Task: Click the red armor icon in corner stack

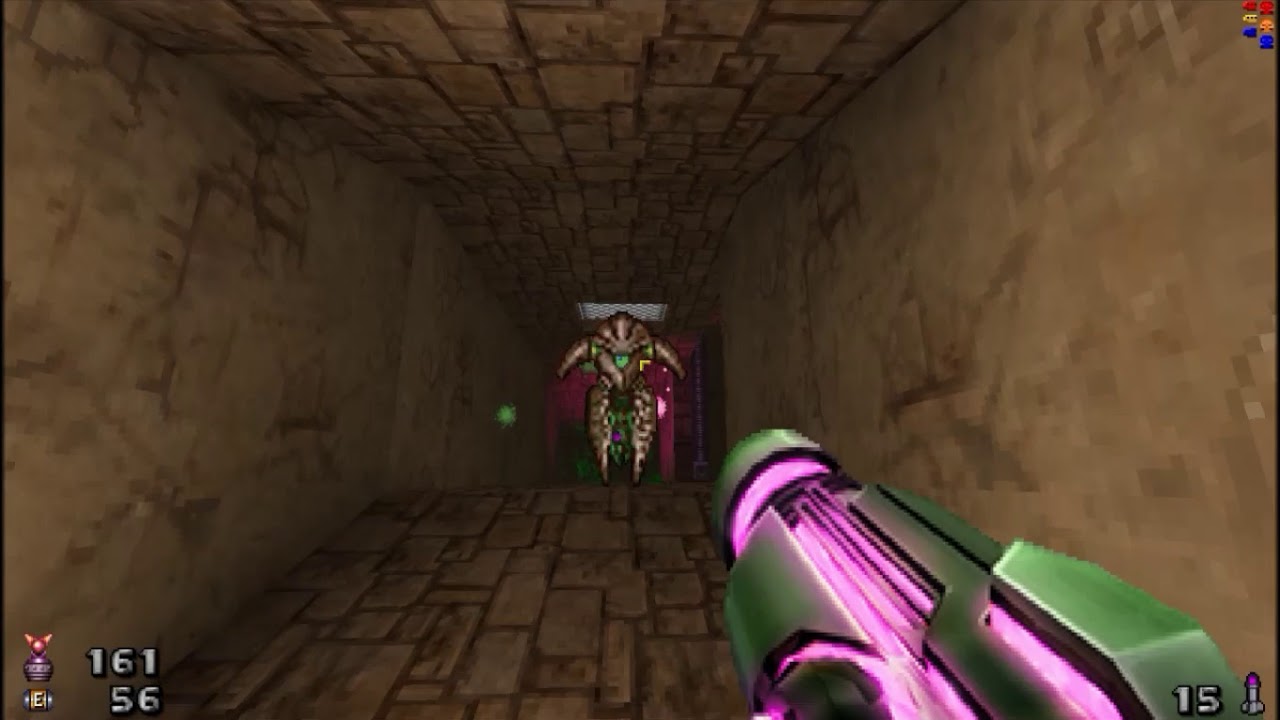Action: pos(1250,6)
